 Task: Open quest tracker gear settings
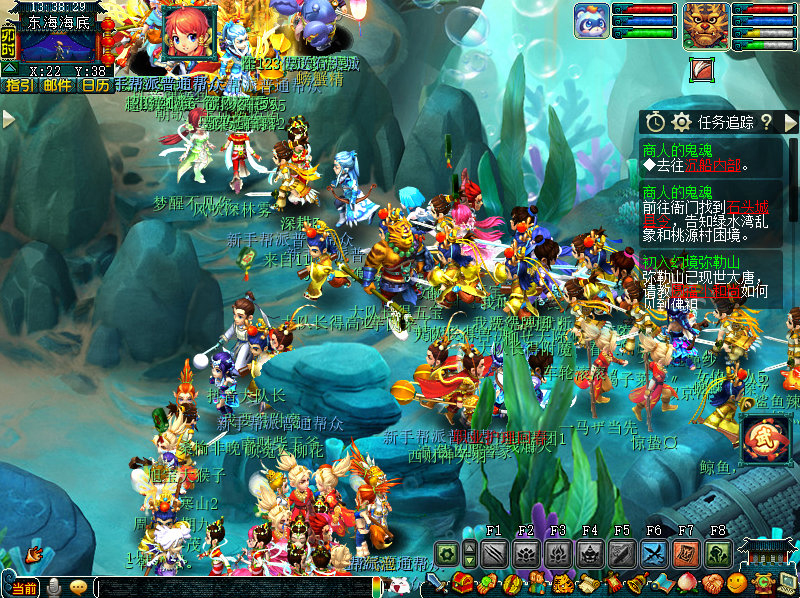pos(682,122)
